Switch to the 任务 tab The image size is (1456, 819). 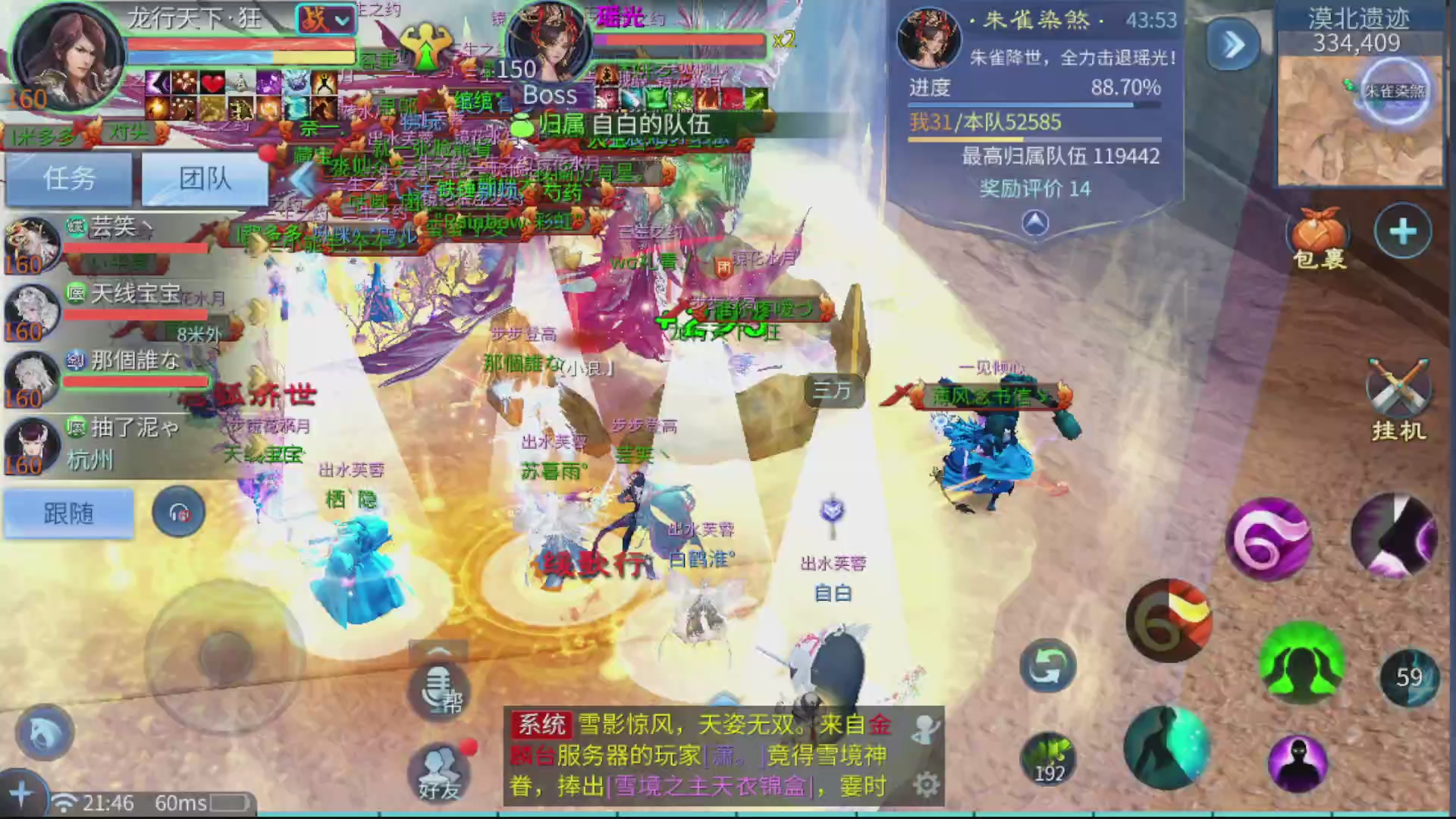(67, 177)
